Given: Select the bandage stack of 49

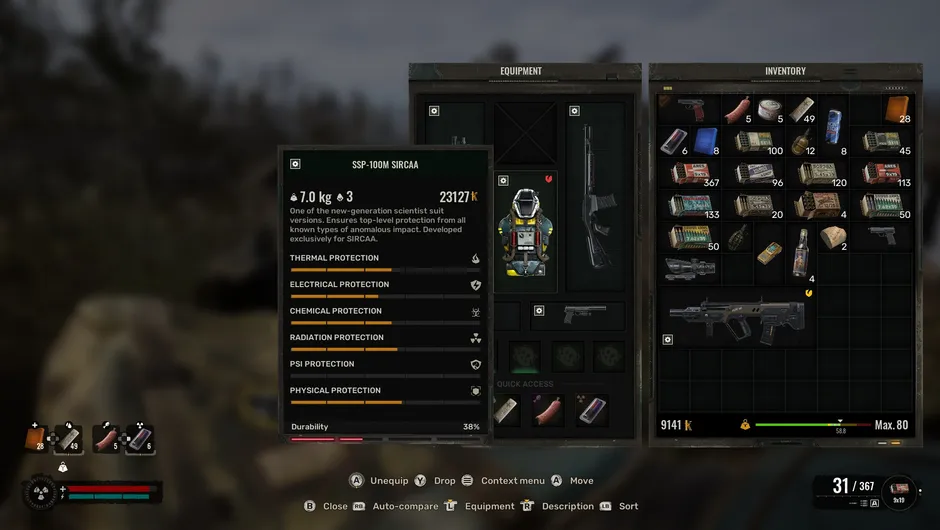Looking at the screenshot, I should [802, 109].
